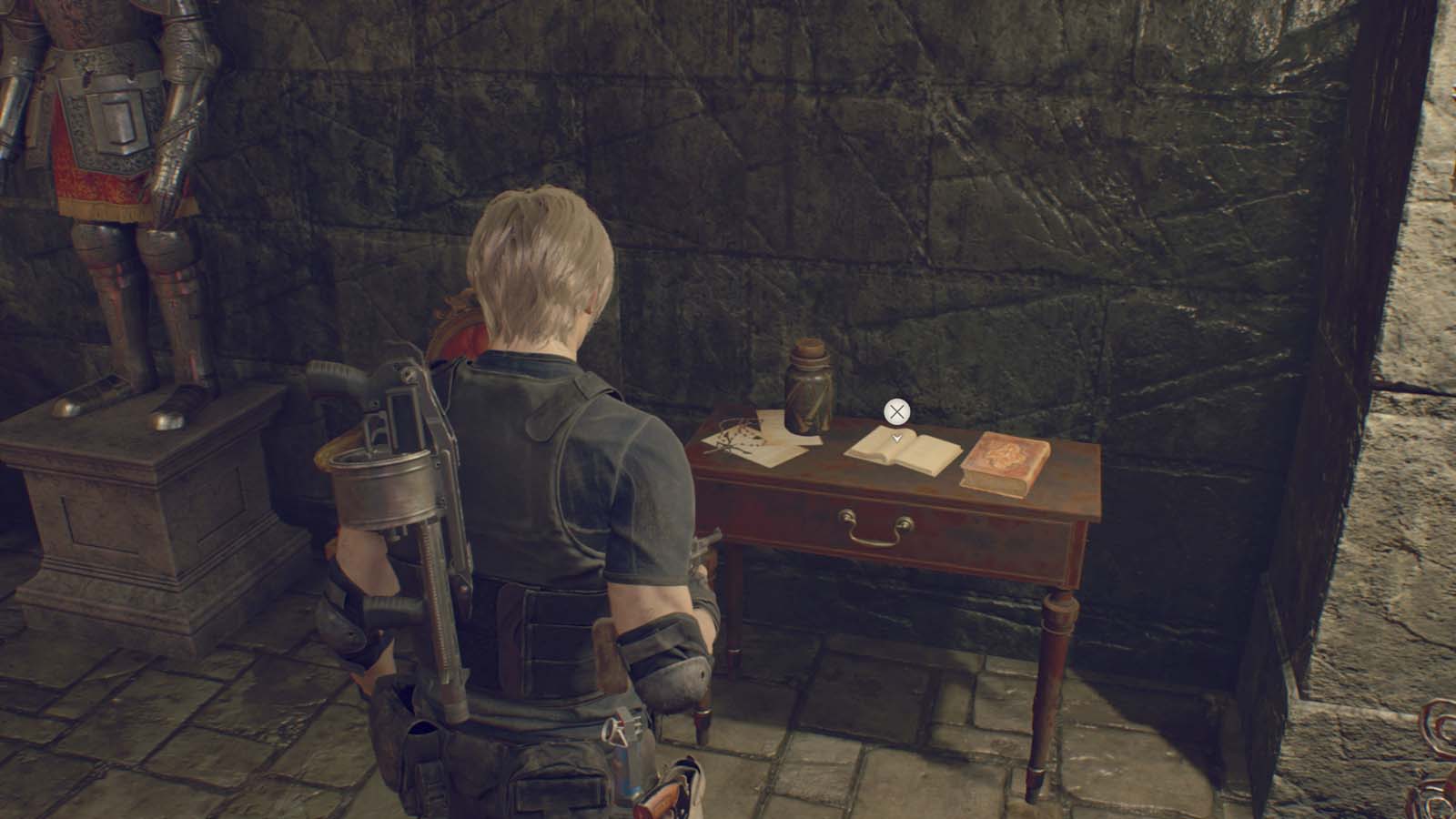Click the X interact prompt icon
Image resolution: width=1456 pixels, height=819 pixels.
pyautogui.click(x=896, y=411)
